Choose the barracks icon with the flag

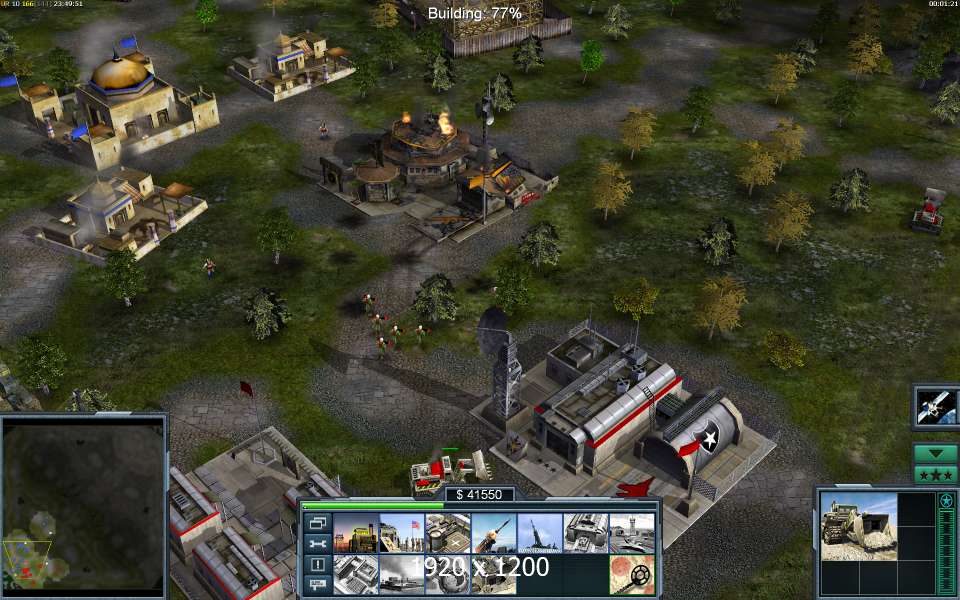click(400, 533)
